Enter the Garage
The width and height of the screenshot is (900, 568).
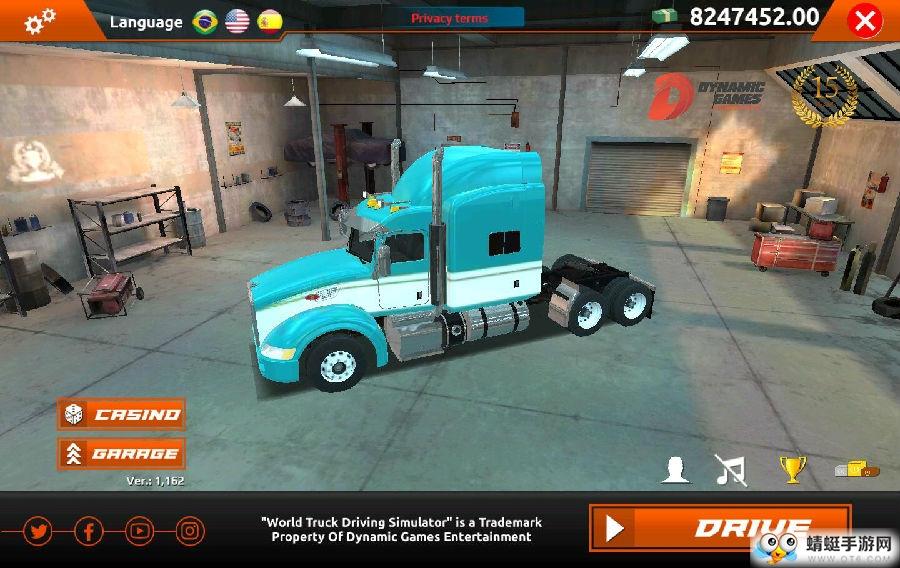pos(122,453)
